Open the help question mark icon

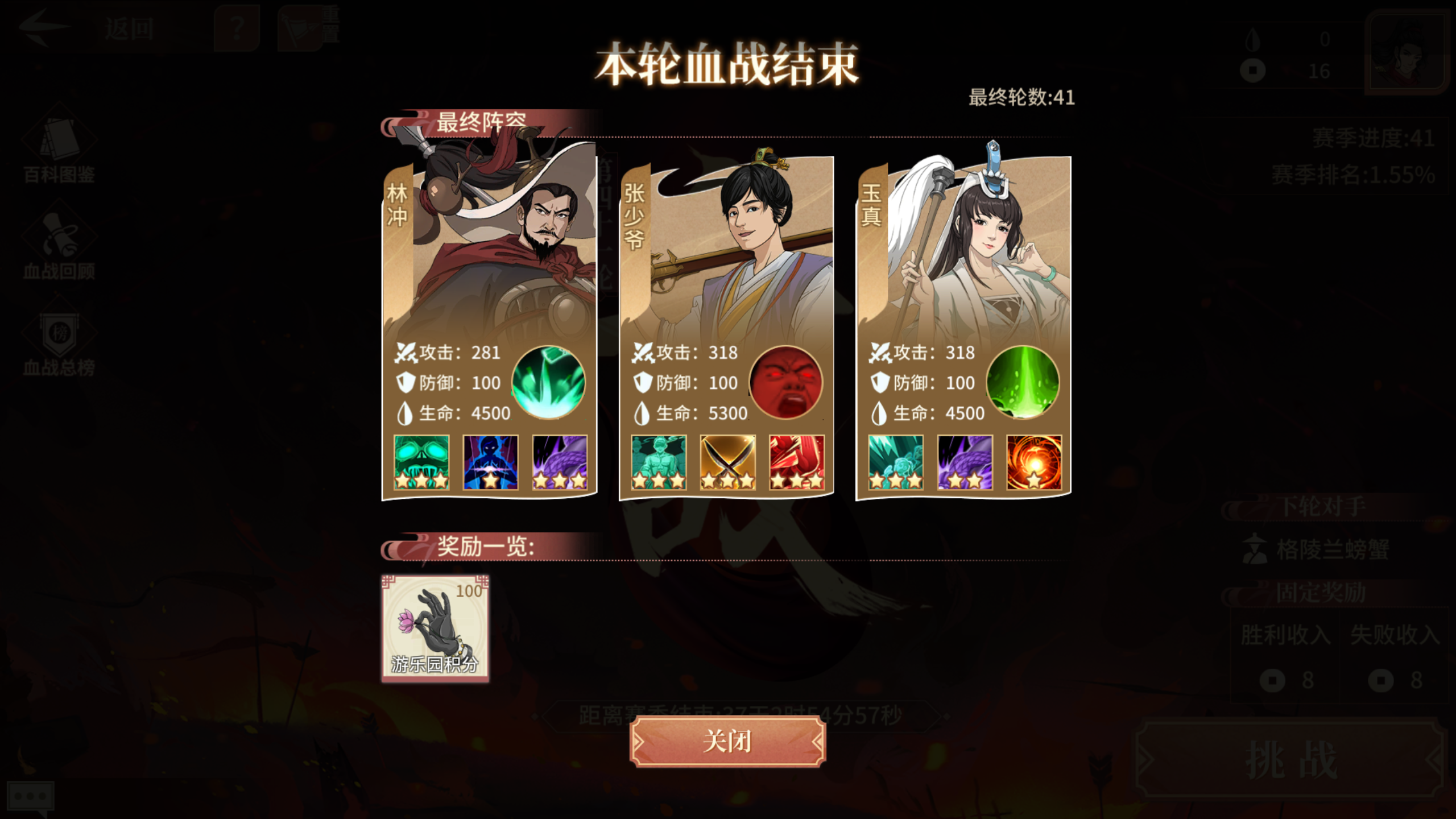pyautogui.click(x=237, y=26)
